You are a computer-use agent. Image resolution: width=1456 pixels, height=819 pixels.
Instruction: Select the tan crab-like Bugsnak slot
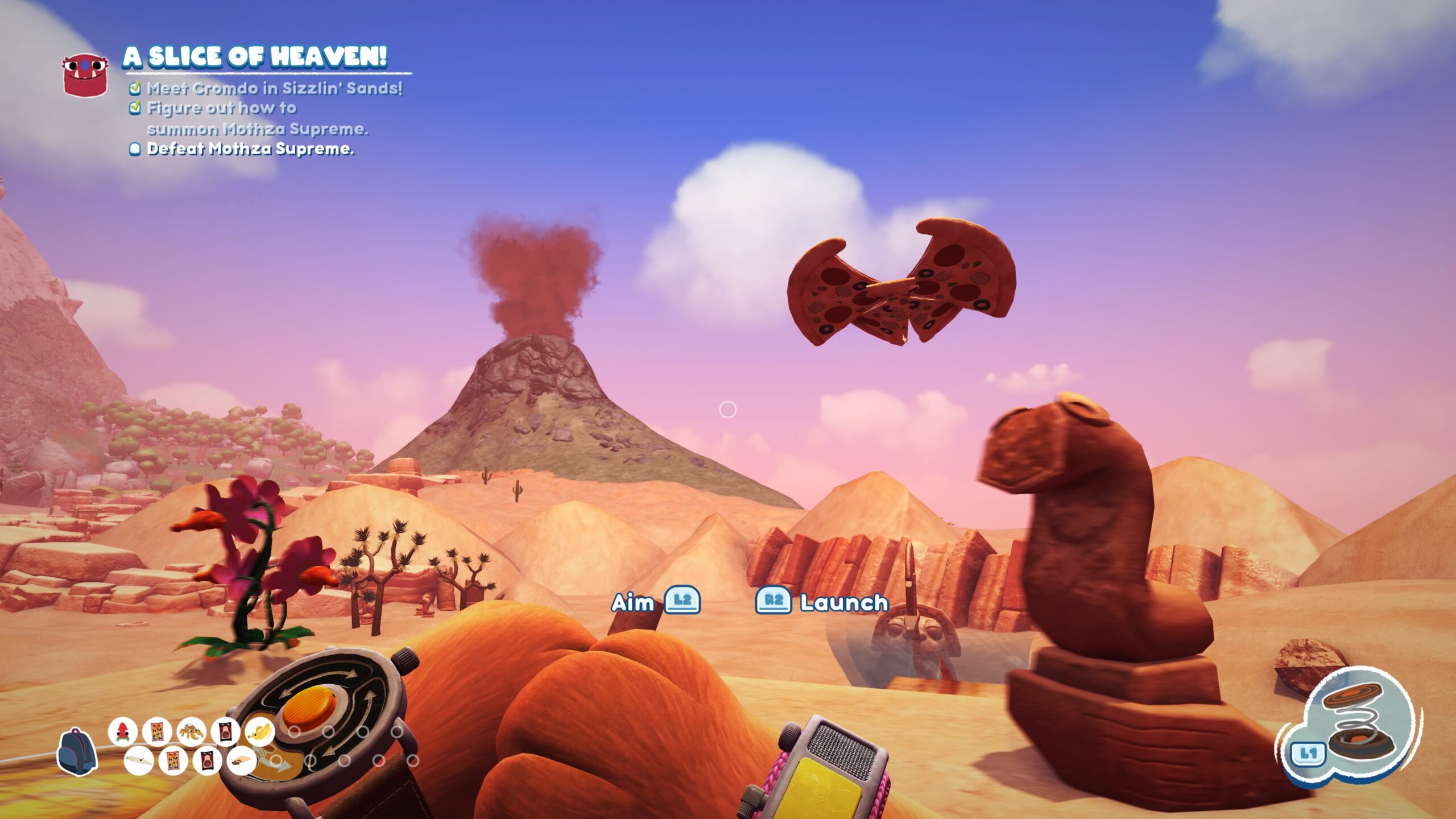[x=191, y=731]
